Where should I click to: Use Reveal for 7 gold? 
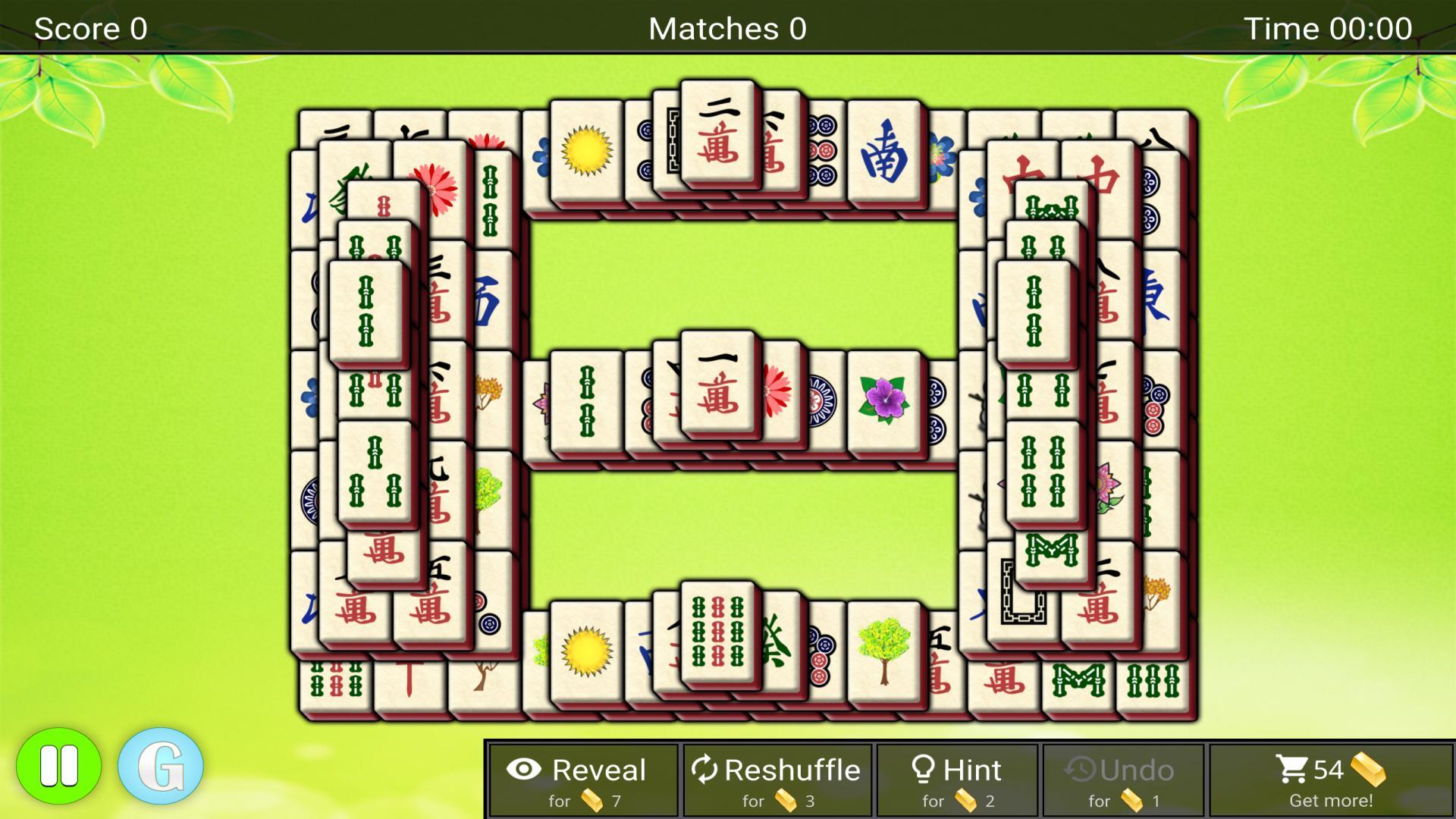tap(584, 780)
